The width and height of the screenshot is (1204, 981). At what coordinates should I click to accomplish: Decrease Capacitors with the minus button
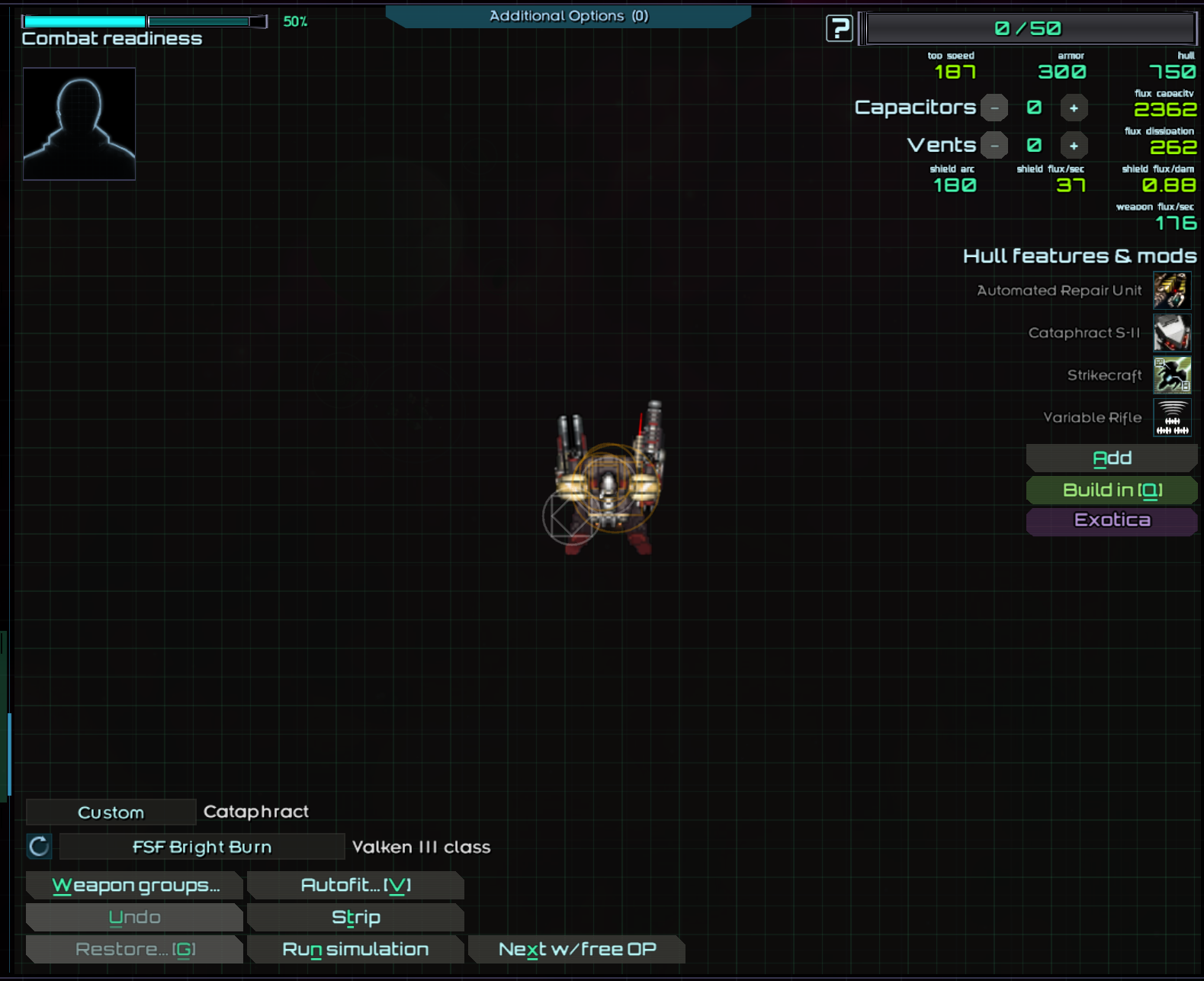coord(994,108)
